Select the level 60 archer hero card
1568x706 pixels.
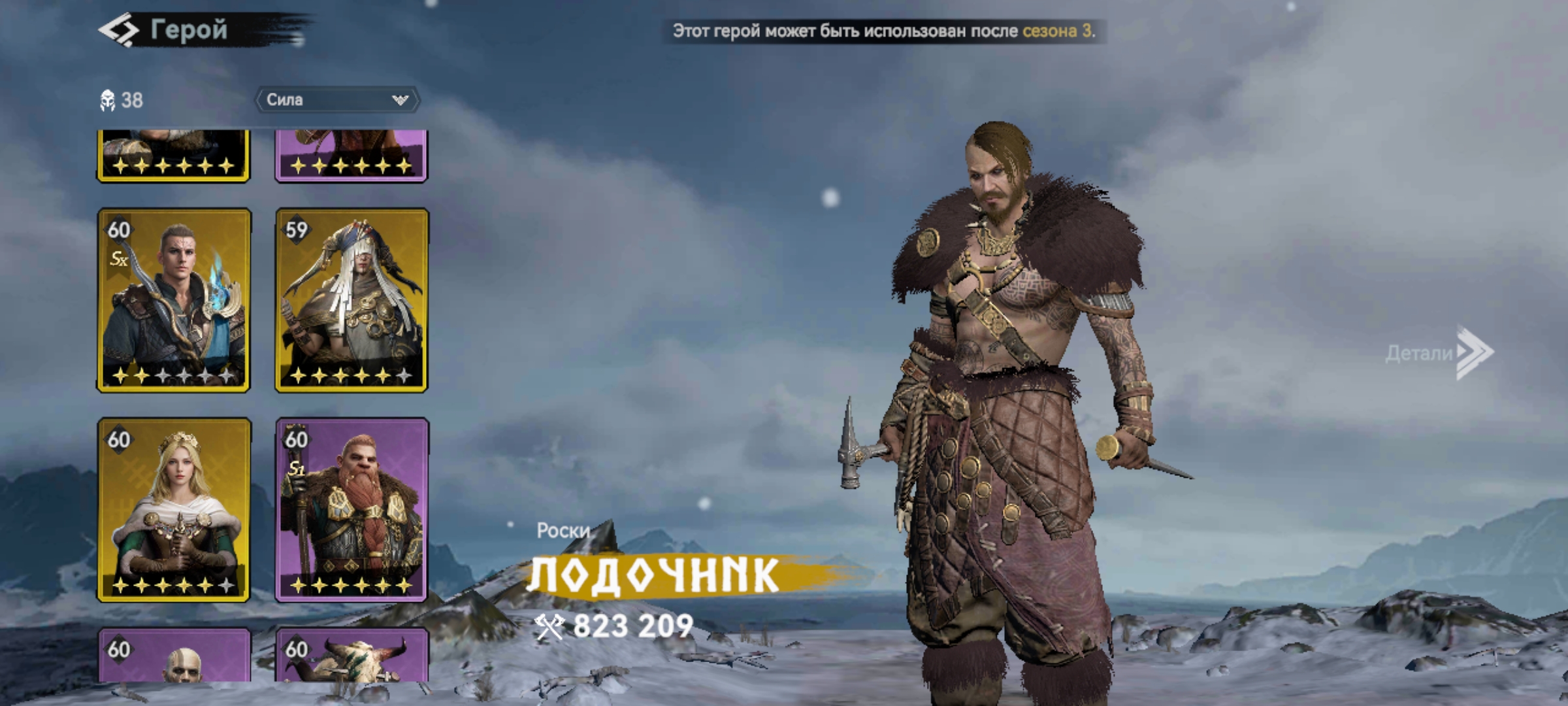coord(174,301)
